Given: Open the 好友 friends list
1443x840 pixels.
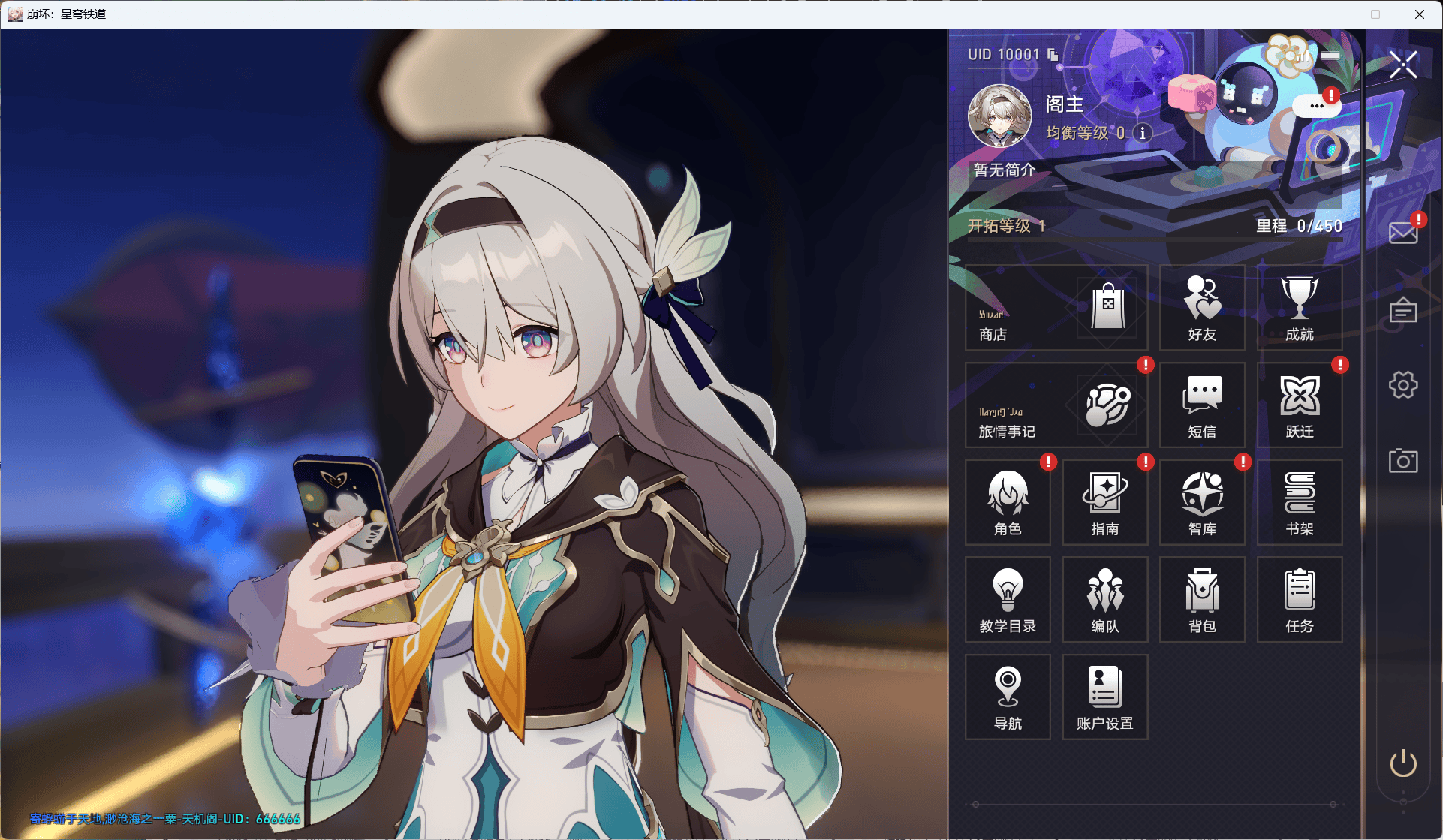Looking at the screenshot, I should click(x=1202, y=308).
